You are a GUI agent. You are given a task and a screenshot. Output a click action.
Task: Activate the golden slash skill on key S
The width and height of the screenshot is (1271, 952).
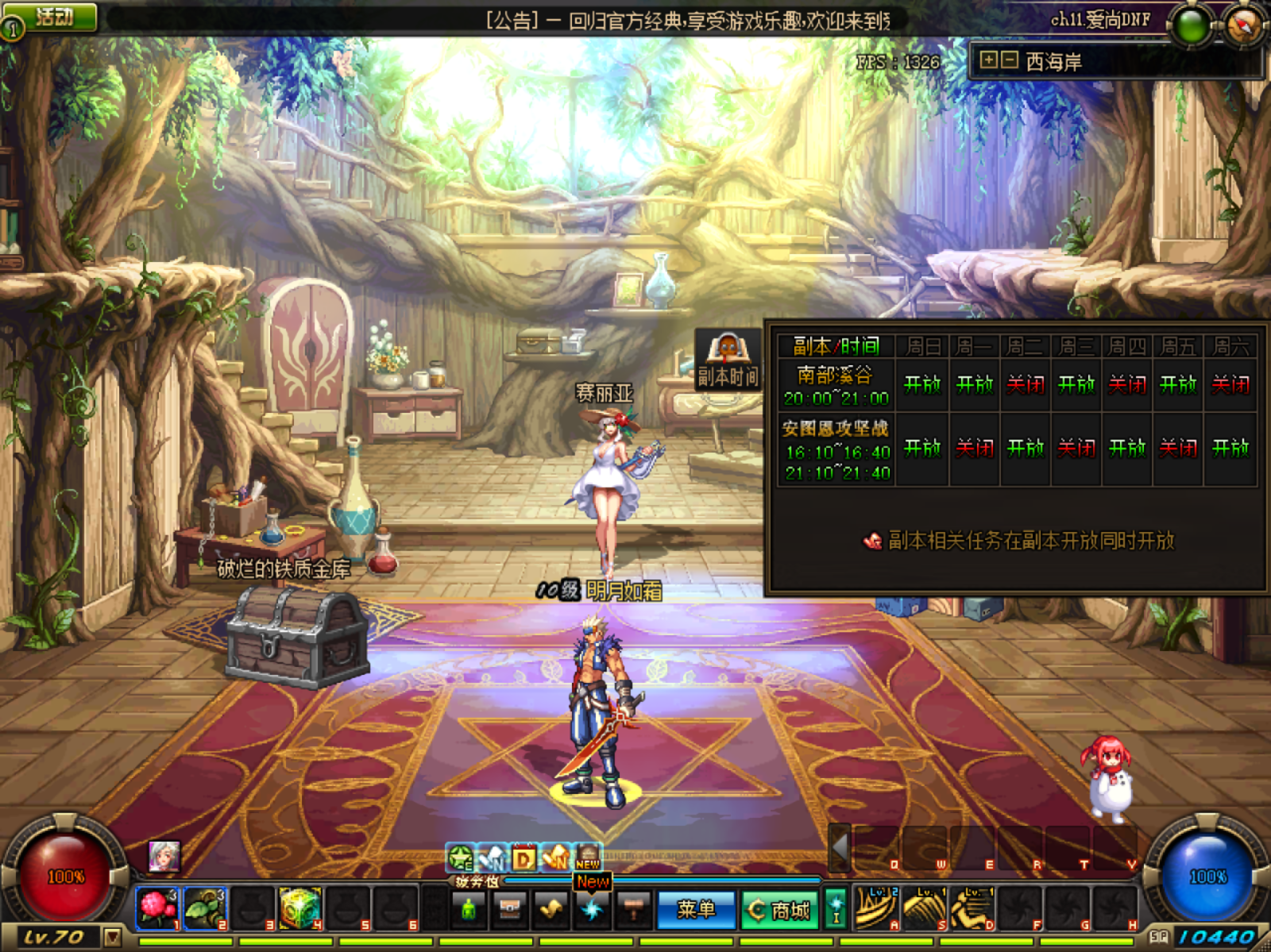coord(923,907)
